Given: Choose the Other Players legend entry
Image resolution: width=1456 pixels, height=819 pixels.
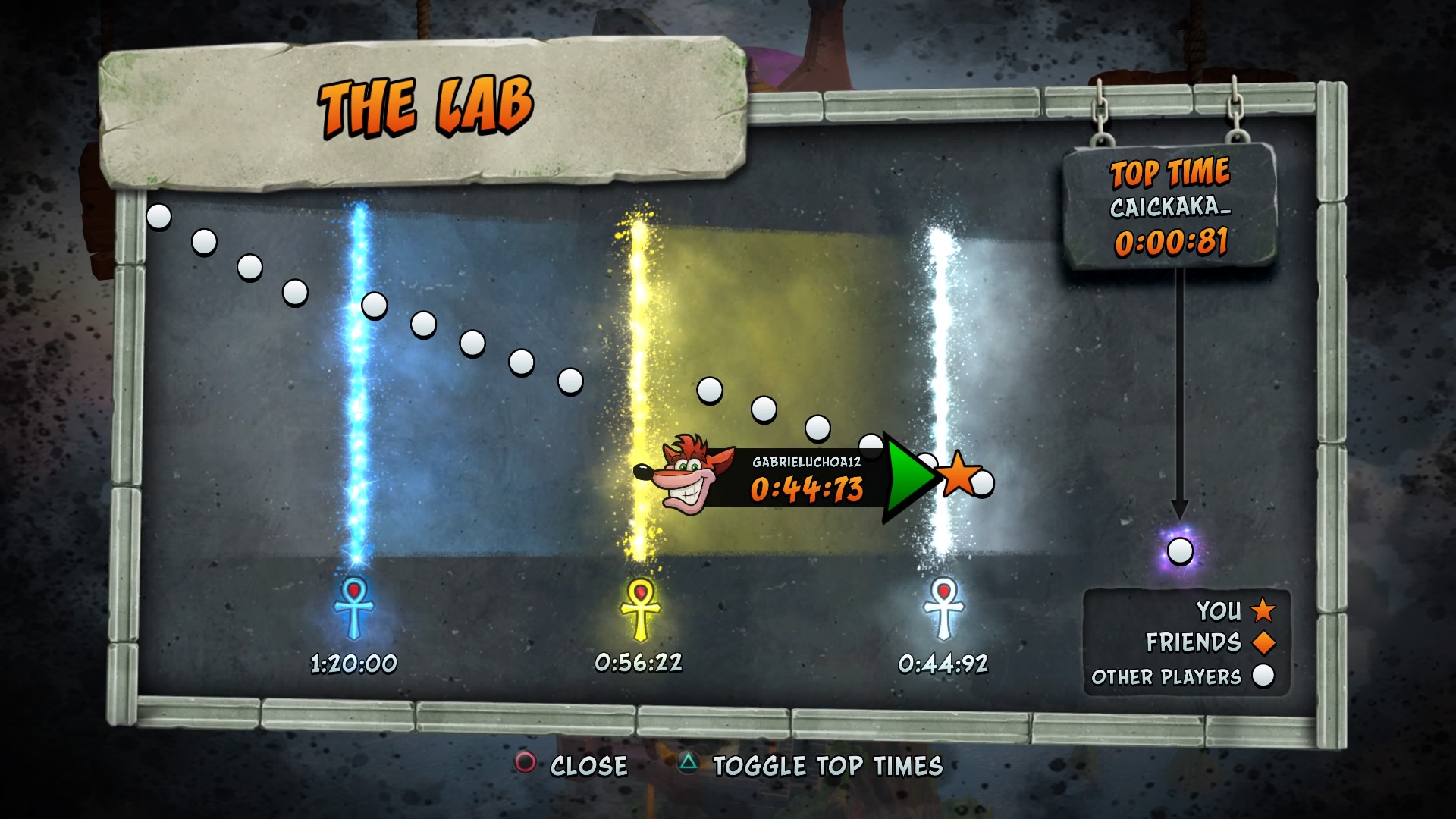Looking at the screenshot, I should click(1182, 676).
